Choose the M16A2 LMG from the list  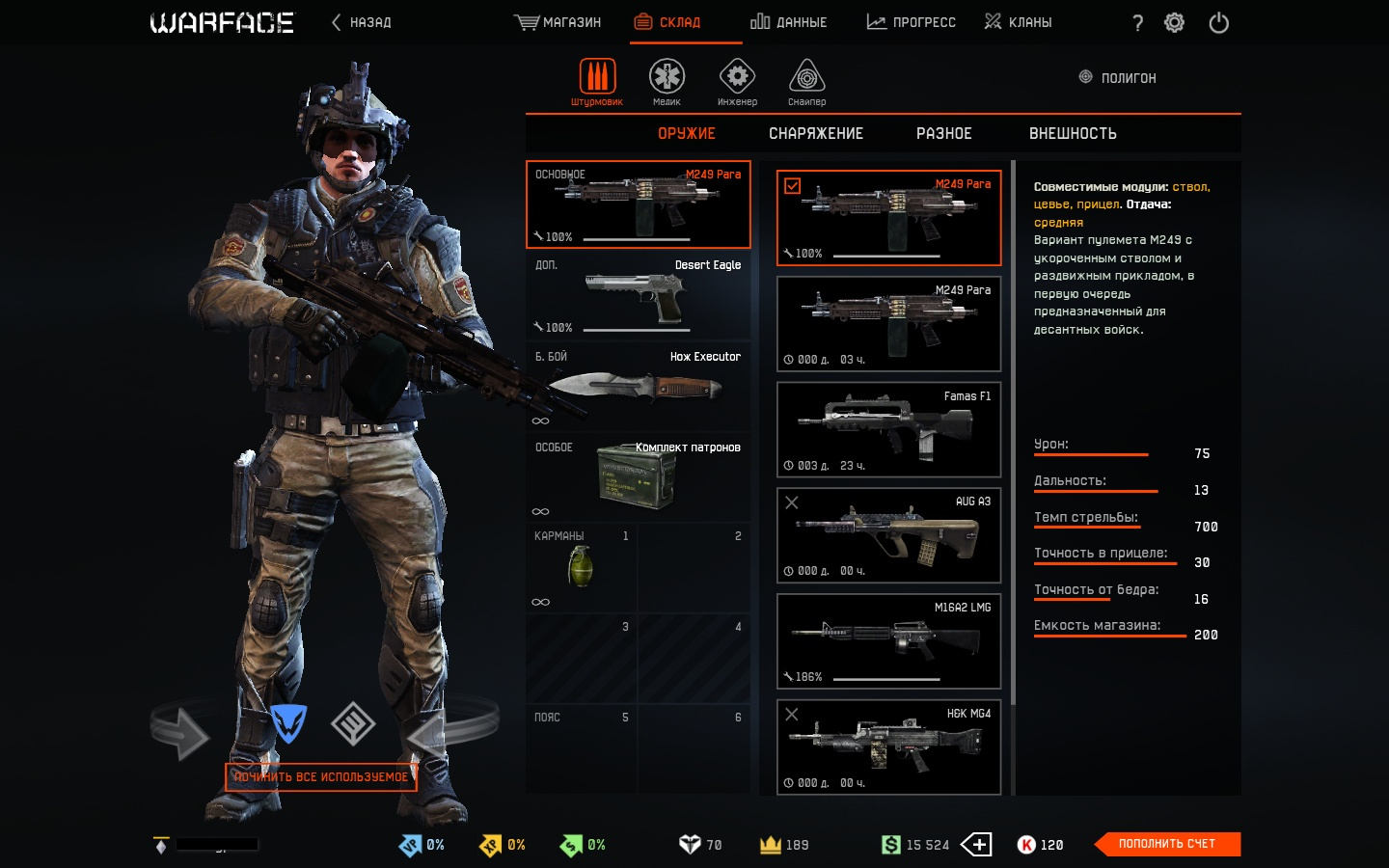pyautogui.click(x=888, y=641)
